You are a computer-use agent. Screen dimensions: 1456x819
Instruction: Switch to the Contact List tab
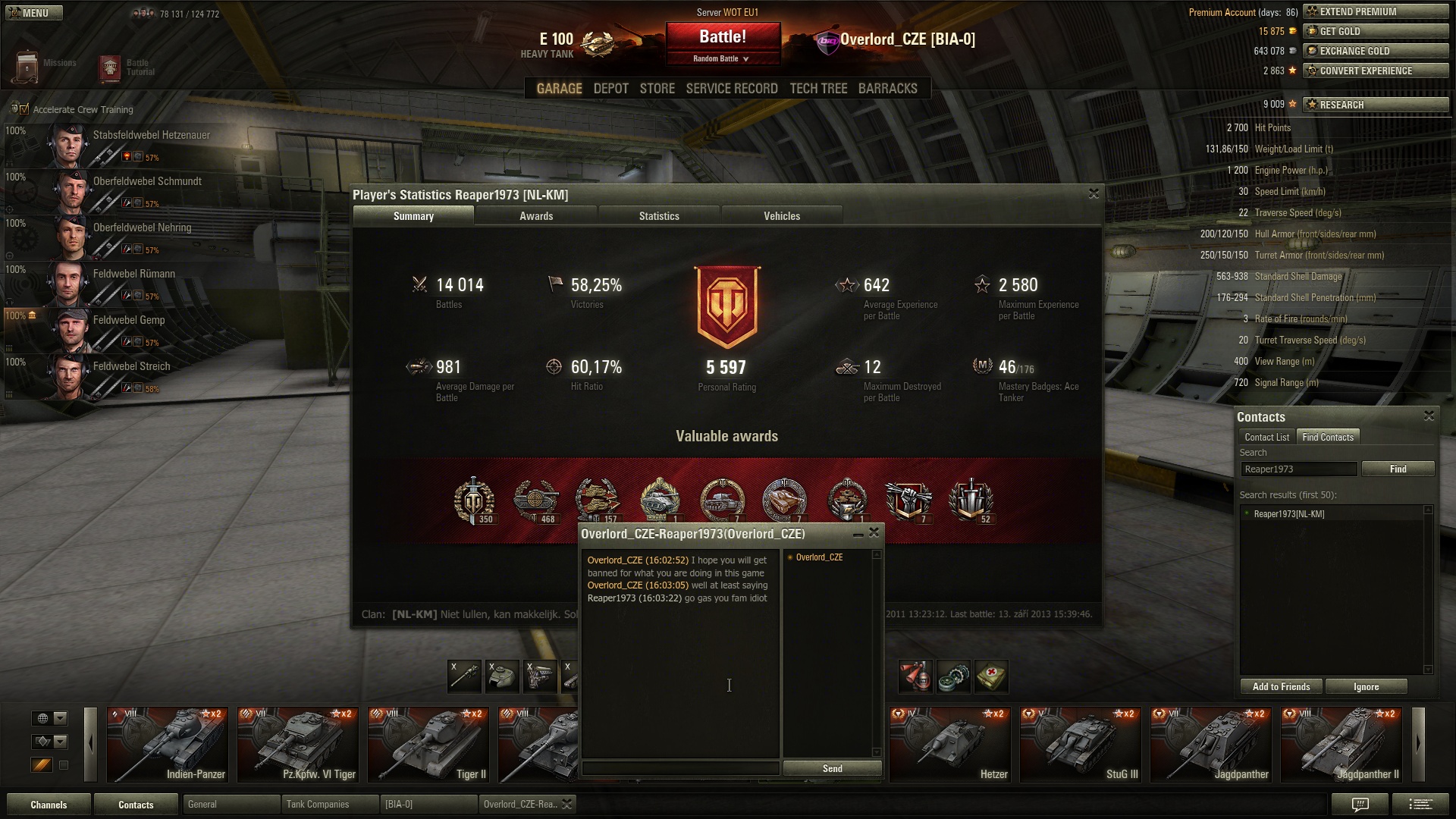[x=1266, y=437]
